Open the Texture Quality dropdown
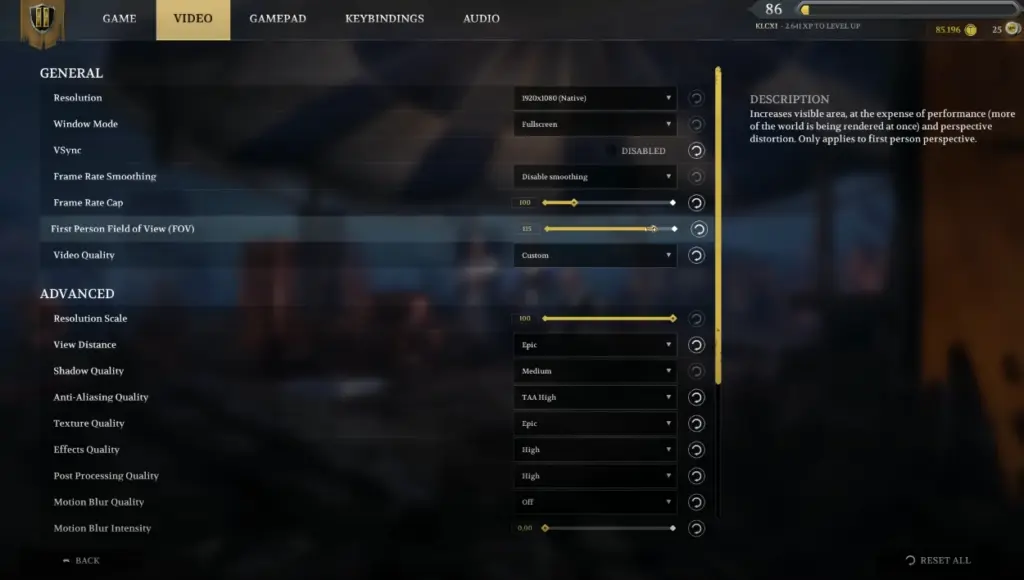 pos(595,423)
